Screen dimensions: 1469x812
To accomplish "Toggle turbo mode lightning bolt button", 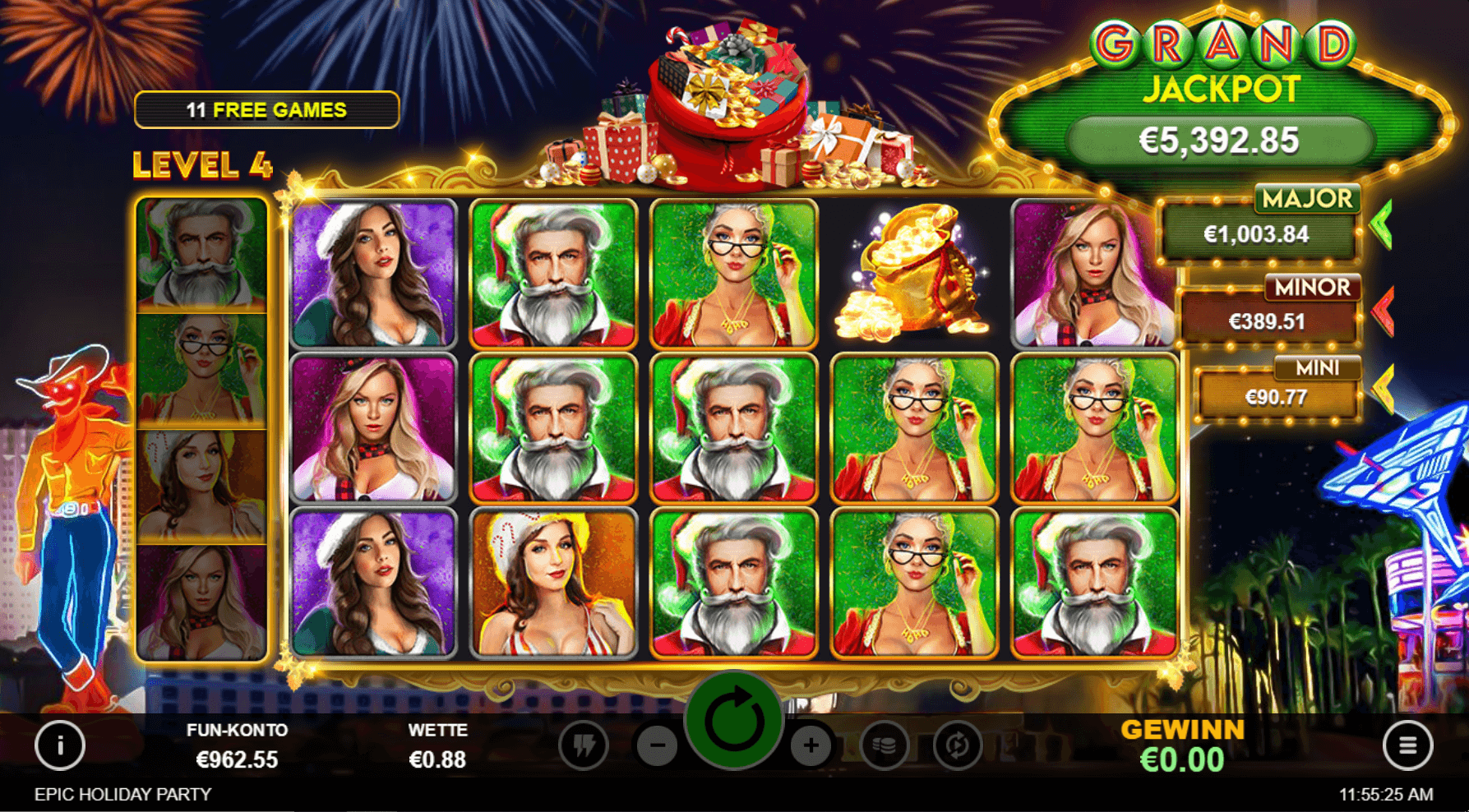I will point(584,745).
